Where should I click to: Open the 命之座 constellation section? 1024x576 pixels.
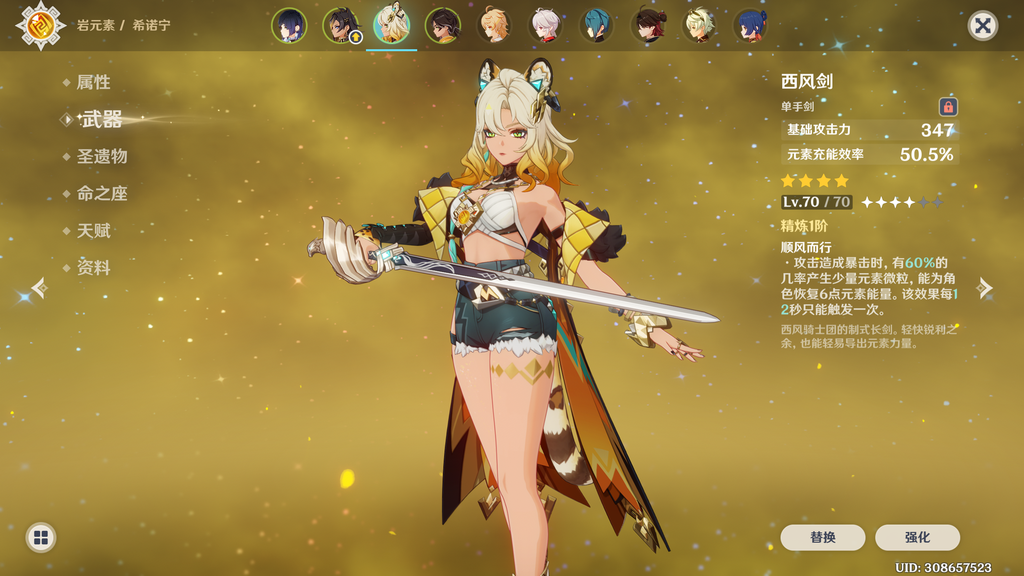click(x=101, y=194)
